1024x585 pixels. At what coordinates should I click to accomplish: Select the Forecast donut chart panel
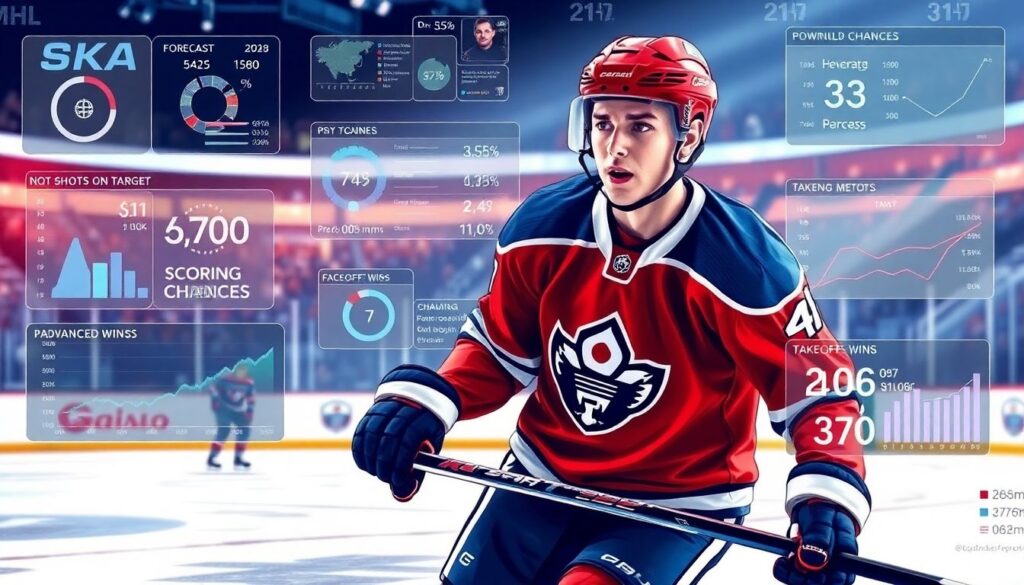(x=216, y=94)
